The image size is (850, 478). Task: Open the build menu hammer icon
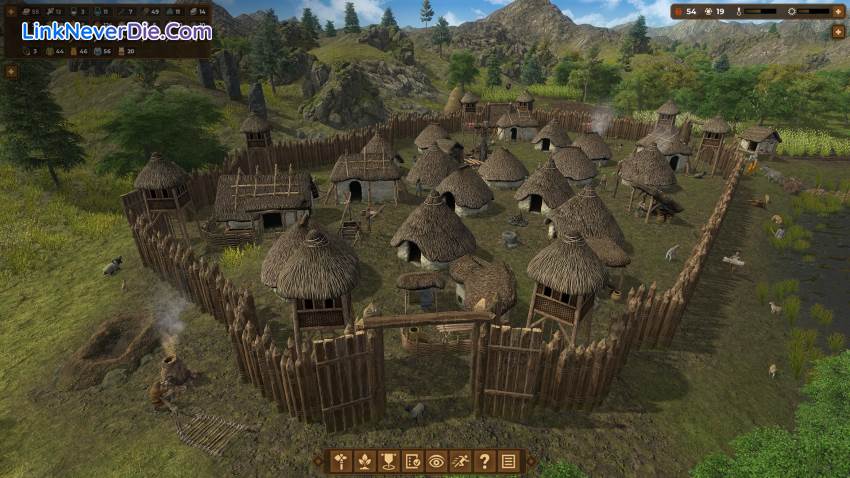pos(342,461)
